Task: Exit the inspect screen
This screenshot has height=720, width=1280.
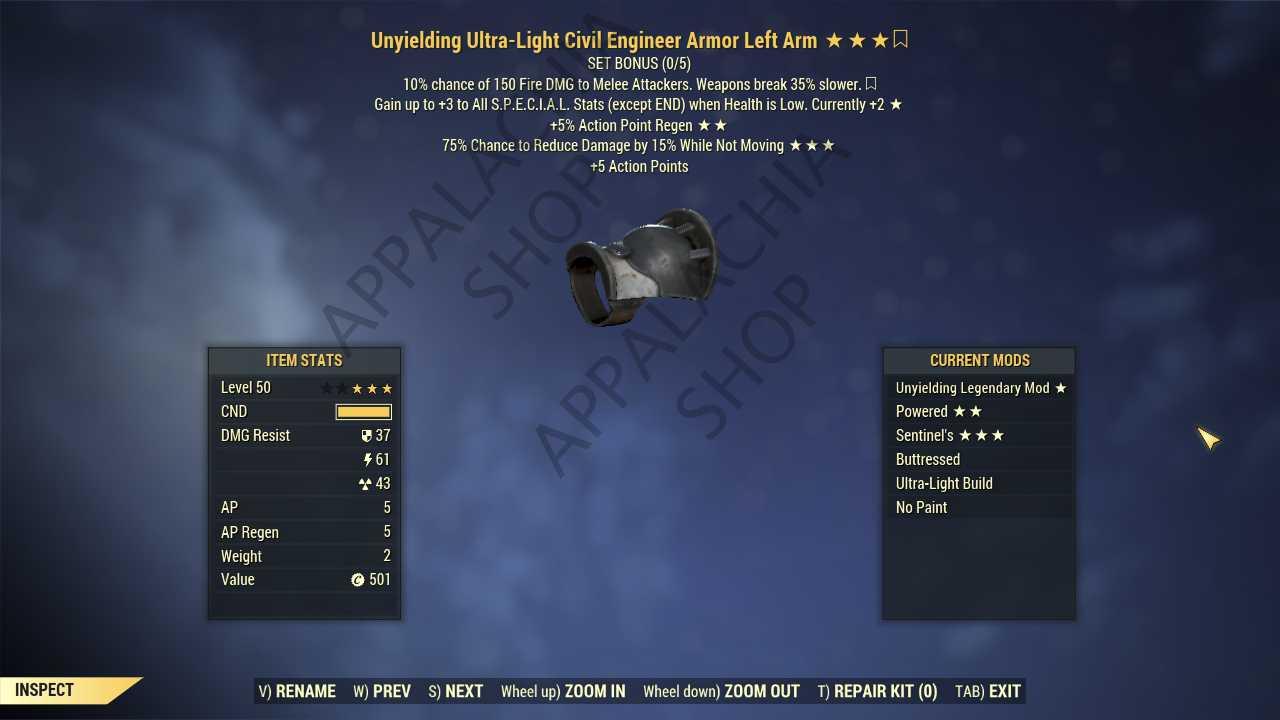Action: 988,691
